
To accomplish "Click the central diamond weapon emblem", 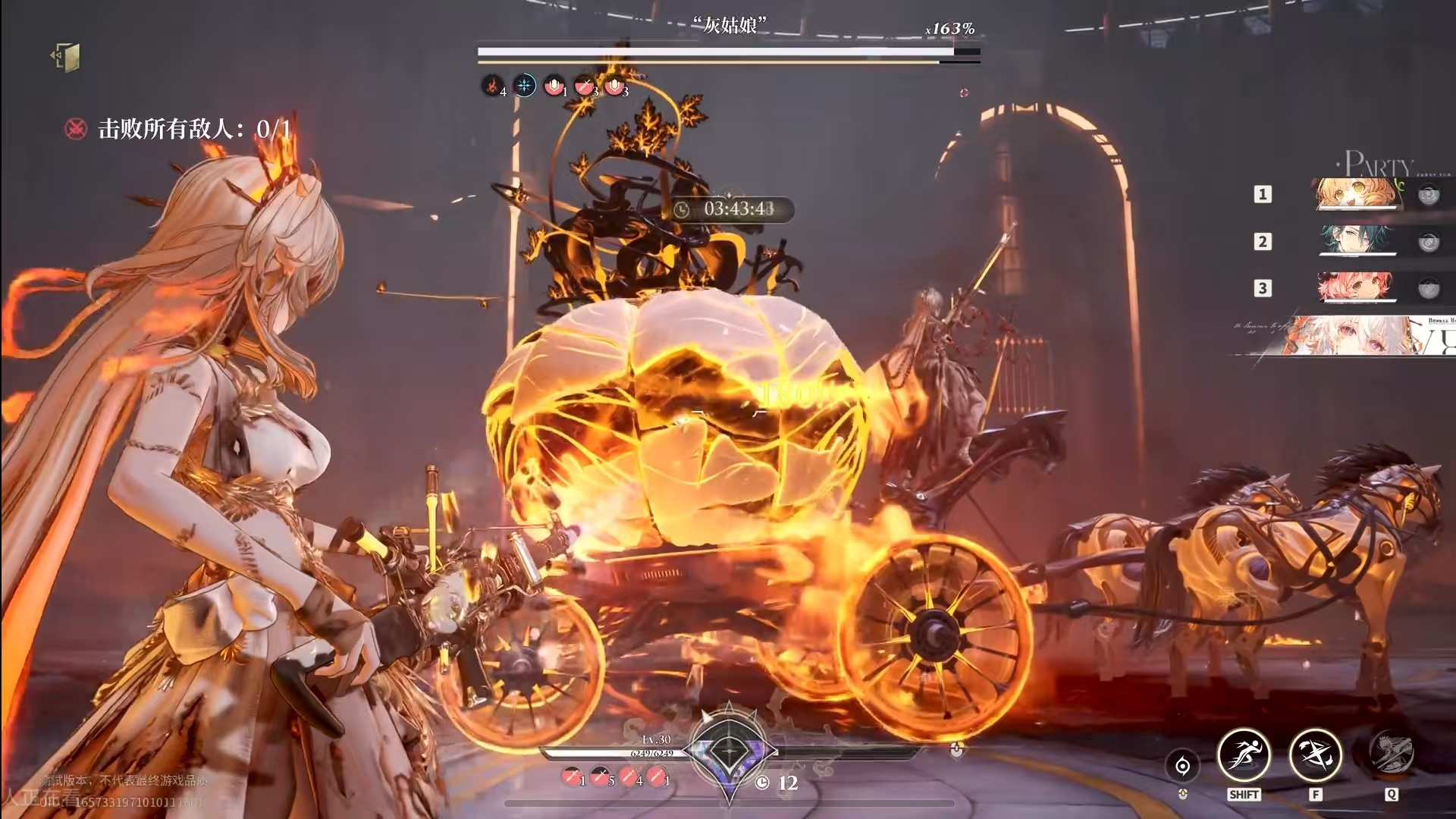I will pos(730,752).
